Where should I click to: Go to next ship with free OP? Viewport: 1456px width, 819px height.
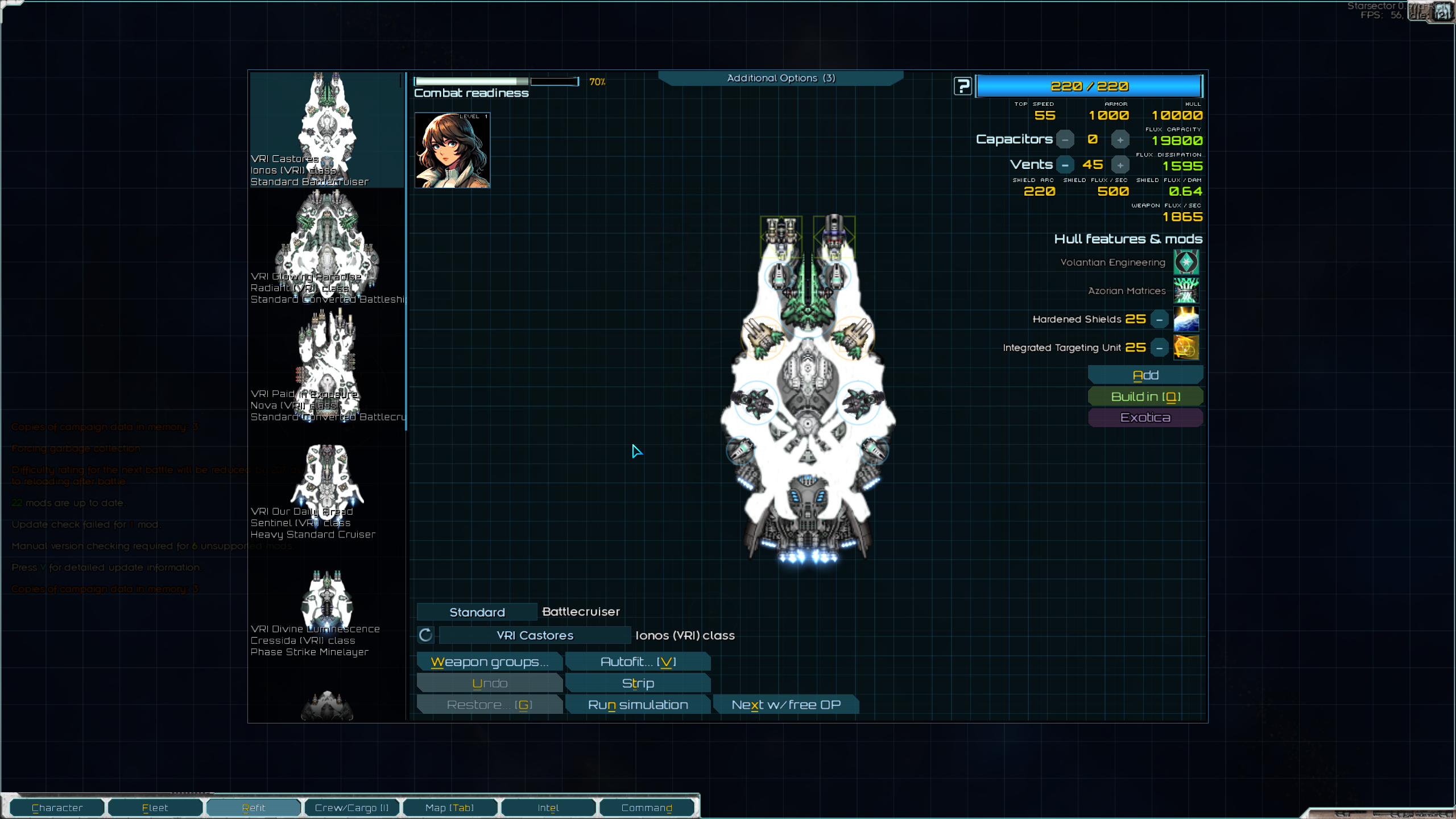pos(785,705)
